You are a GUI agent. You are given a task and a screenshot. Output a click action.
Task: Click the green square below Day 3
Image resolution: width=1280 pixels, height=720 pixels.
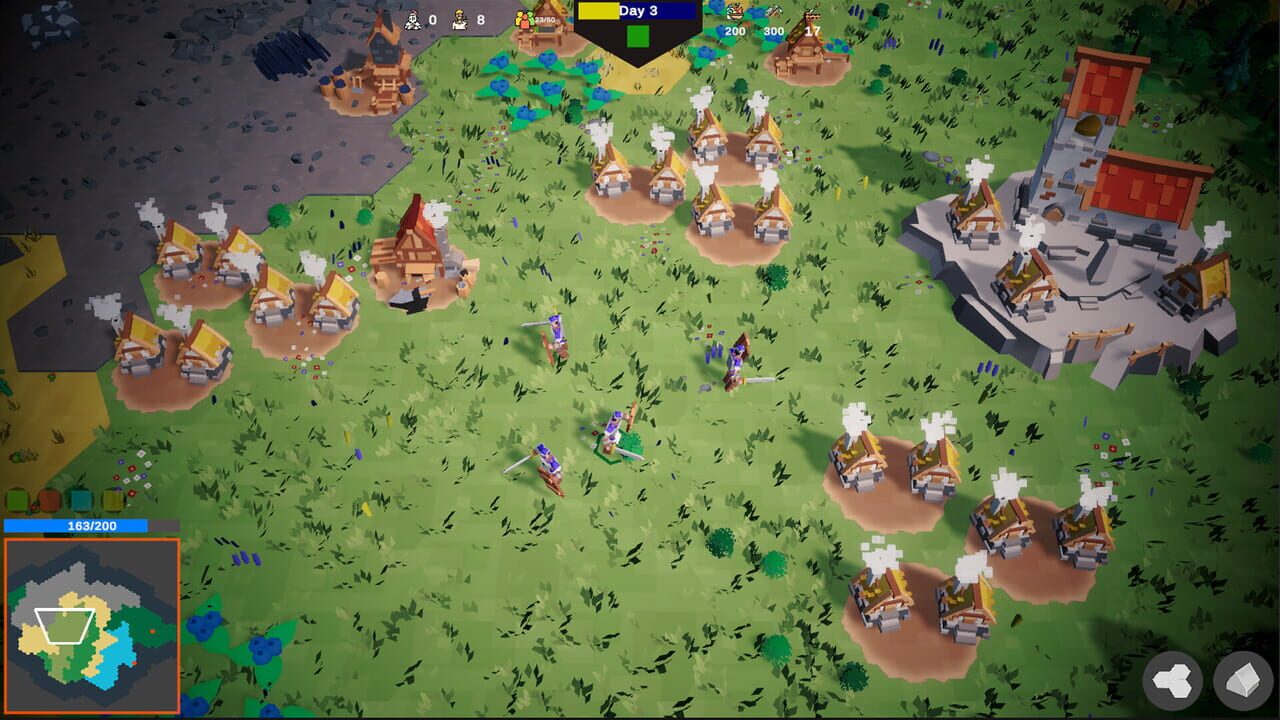[638, 35]
